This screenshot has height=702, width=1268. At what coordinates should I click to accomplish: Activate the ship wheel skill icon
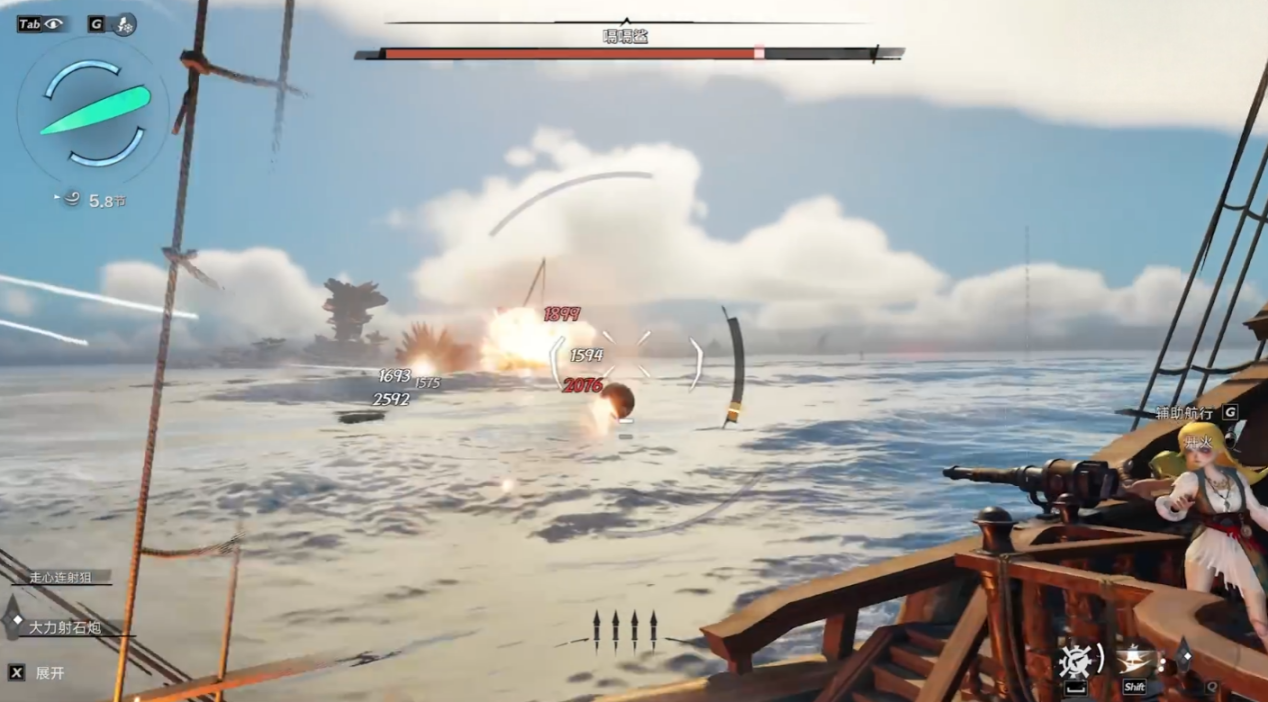(x=1076, y=659)
